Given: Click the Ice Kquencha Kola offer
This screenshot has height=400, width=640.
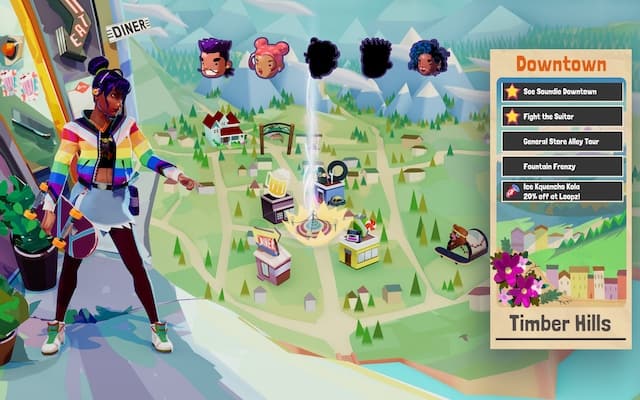Looking at the screenshot, I should 562,192.
